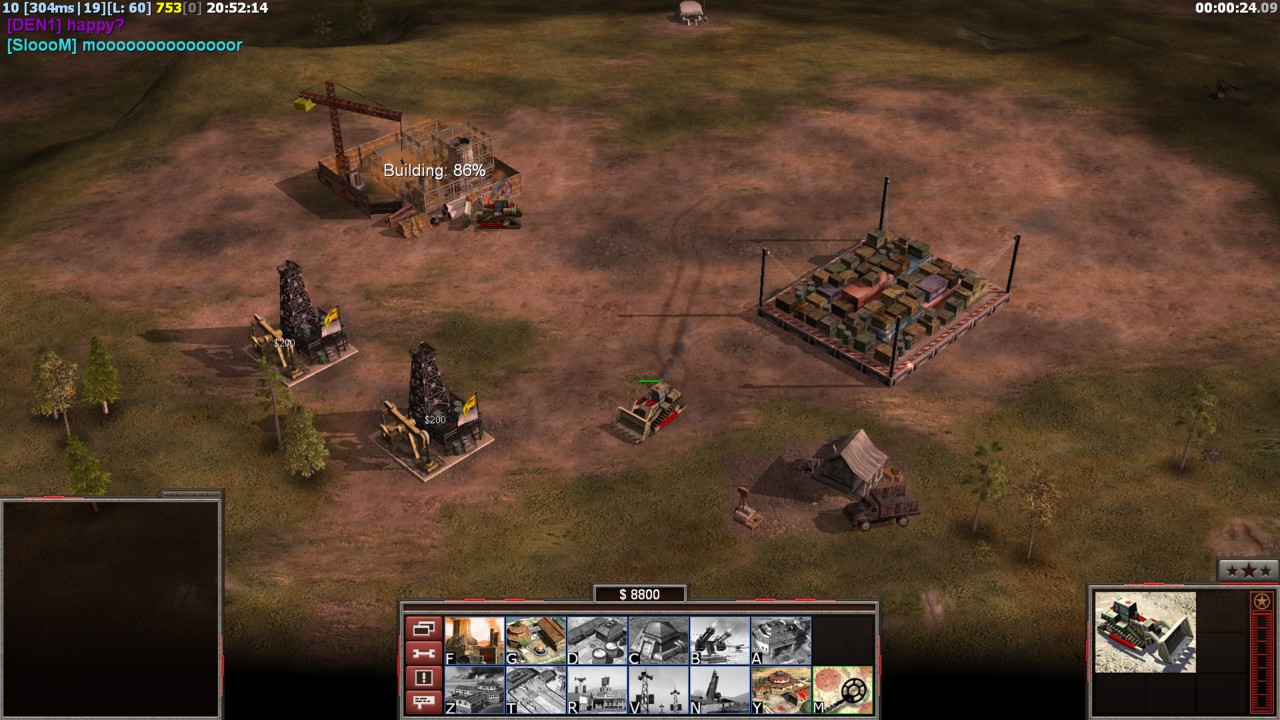
Task: Pick the build icon labeled D
Action: pyautogui.click(x=597, y=641)
